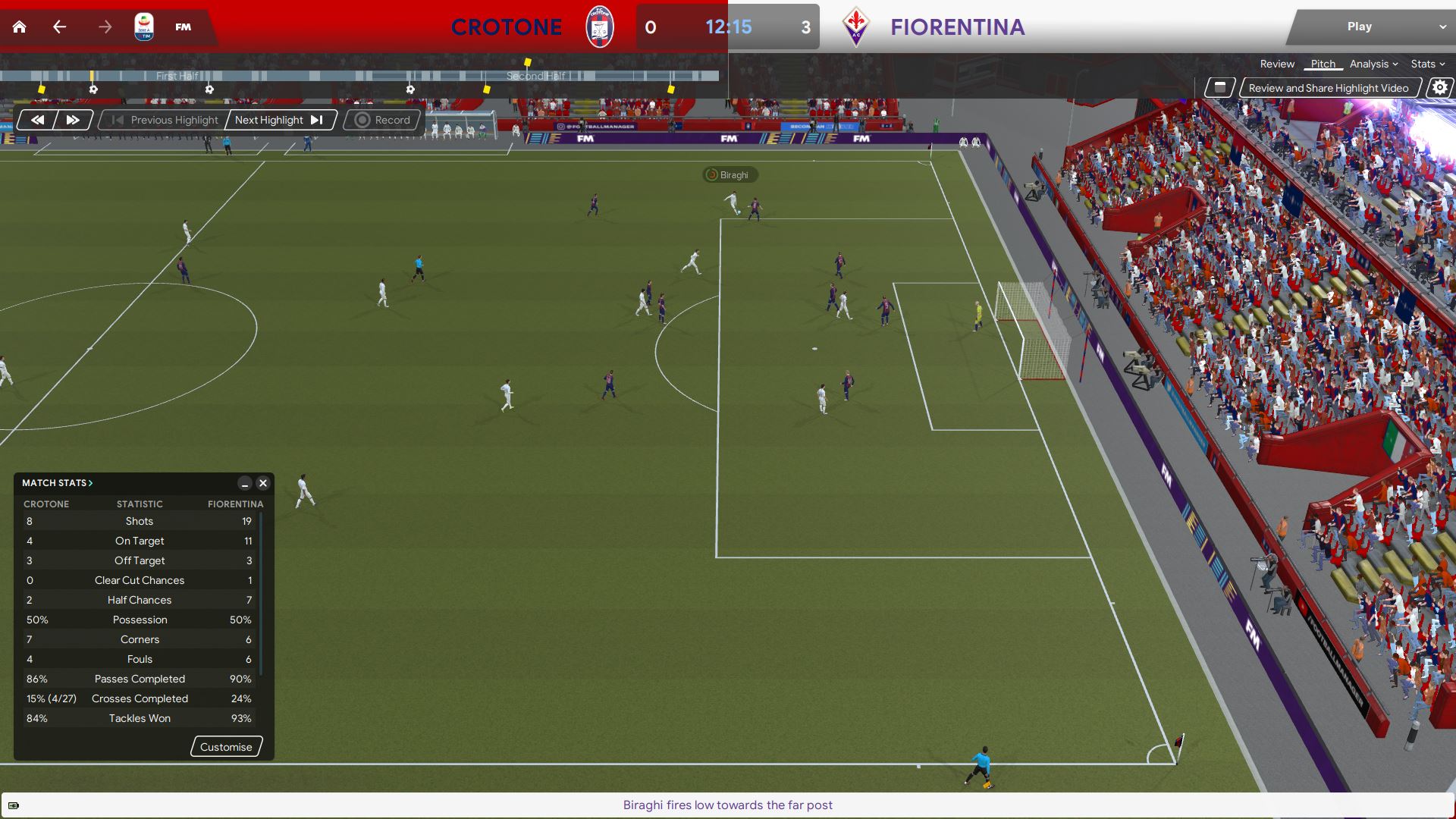Open the Match Stats header link
Viewport: 1456px width, 819px height.
click(x=58, y=483)
